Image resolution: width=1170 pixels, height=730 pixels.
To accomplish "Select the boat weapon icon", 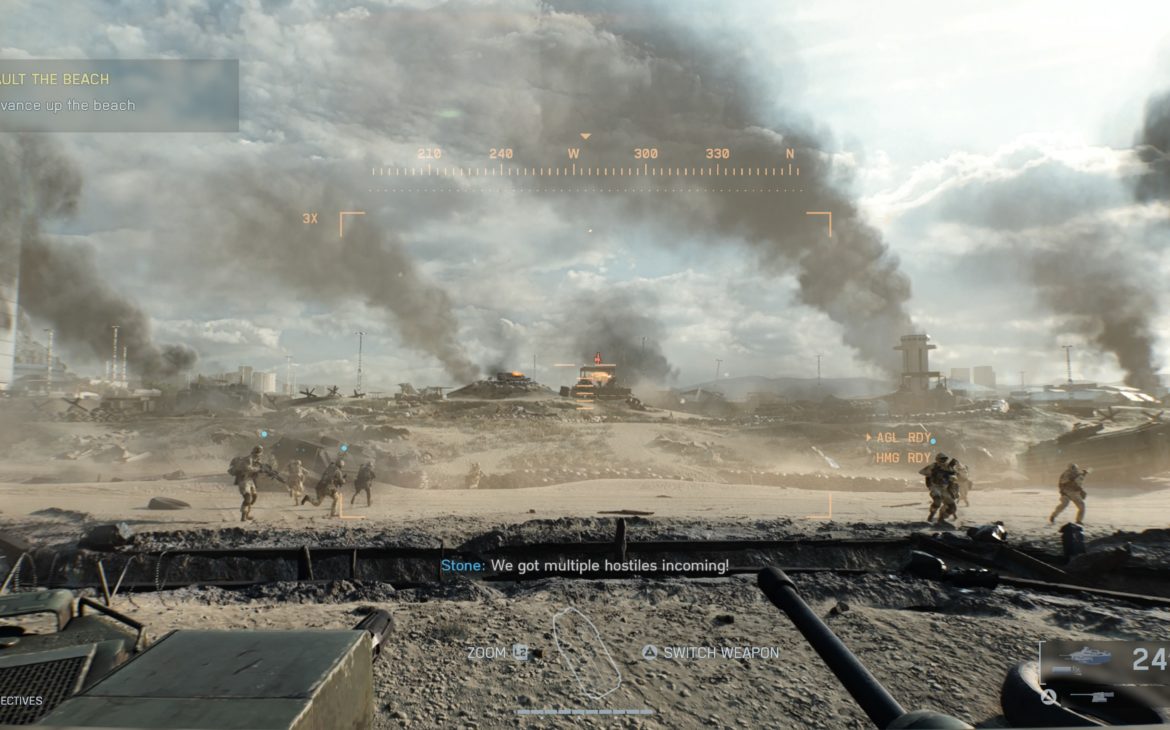I will tap(1088, 657).
